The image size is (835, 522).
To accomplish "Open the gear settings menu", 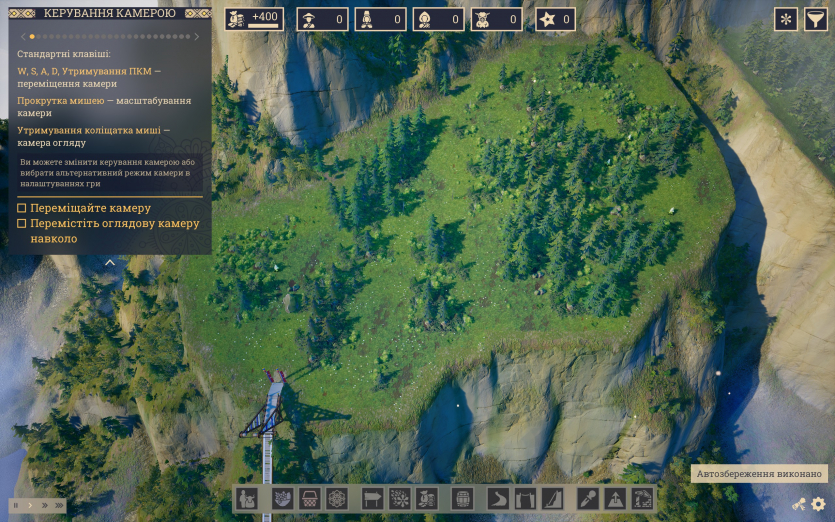I will tap(818, 504).
